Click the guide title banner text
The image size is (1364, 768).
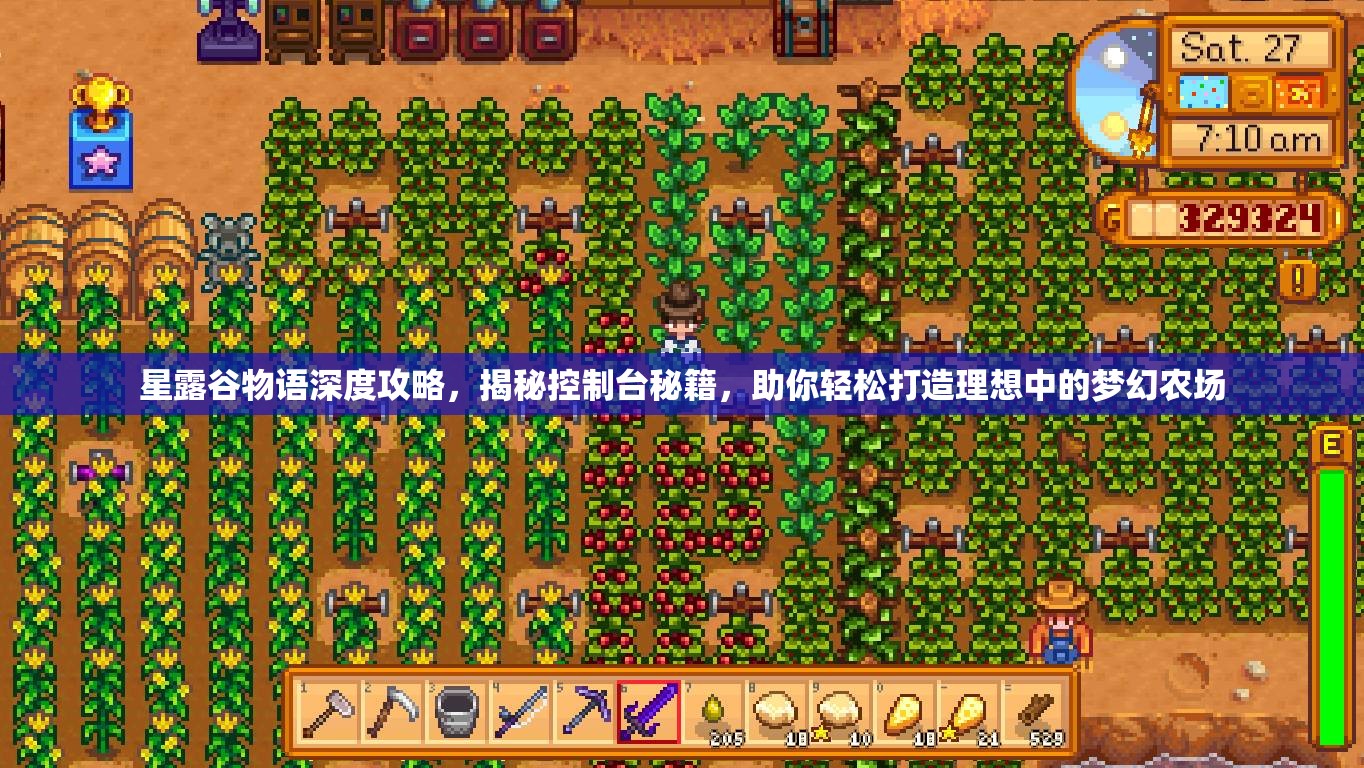[x=680, y=388]
